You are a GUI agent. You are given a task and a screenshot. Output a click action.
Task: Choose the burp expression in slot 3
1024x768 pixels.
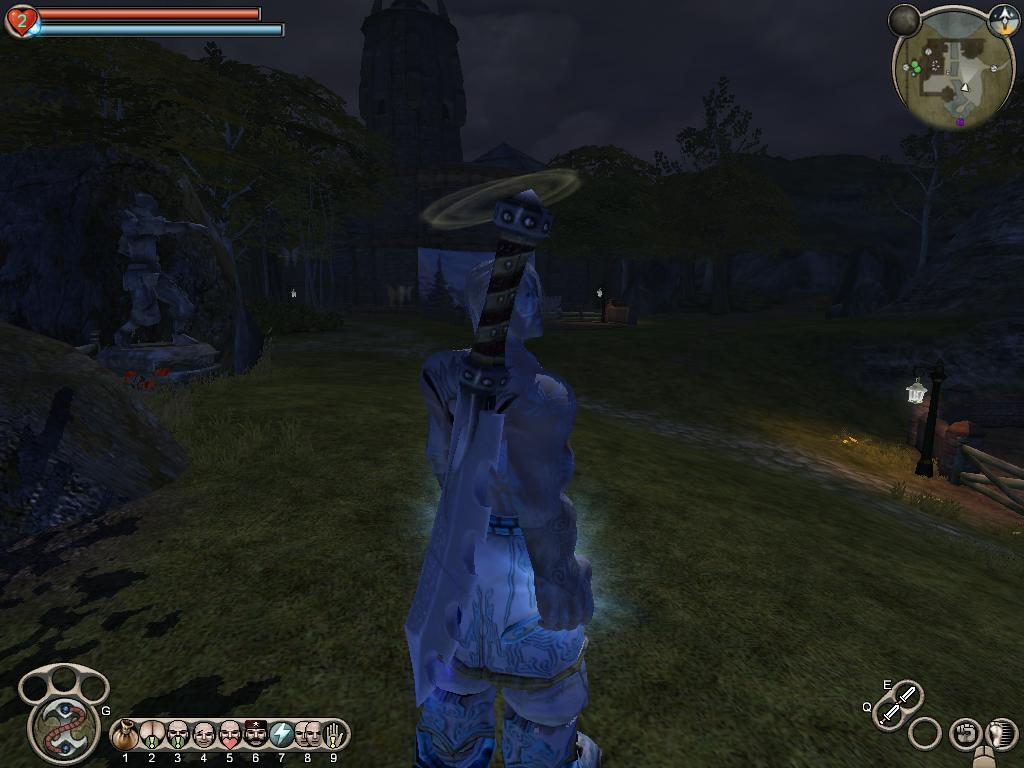pyautogui.click(x=178, y=736)
